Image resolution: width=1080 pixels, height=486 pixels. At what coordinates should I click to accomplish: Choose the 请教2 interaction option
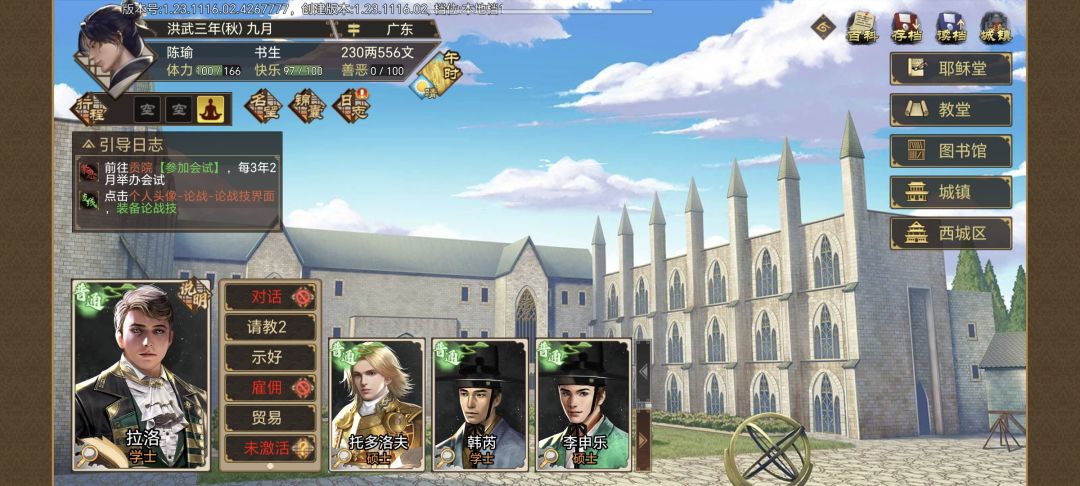268,327
